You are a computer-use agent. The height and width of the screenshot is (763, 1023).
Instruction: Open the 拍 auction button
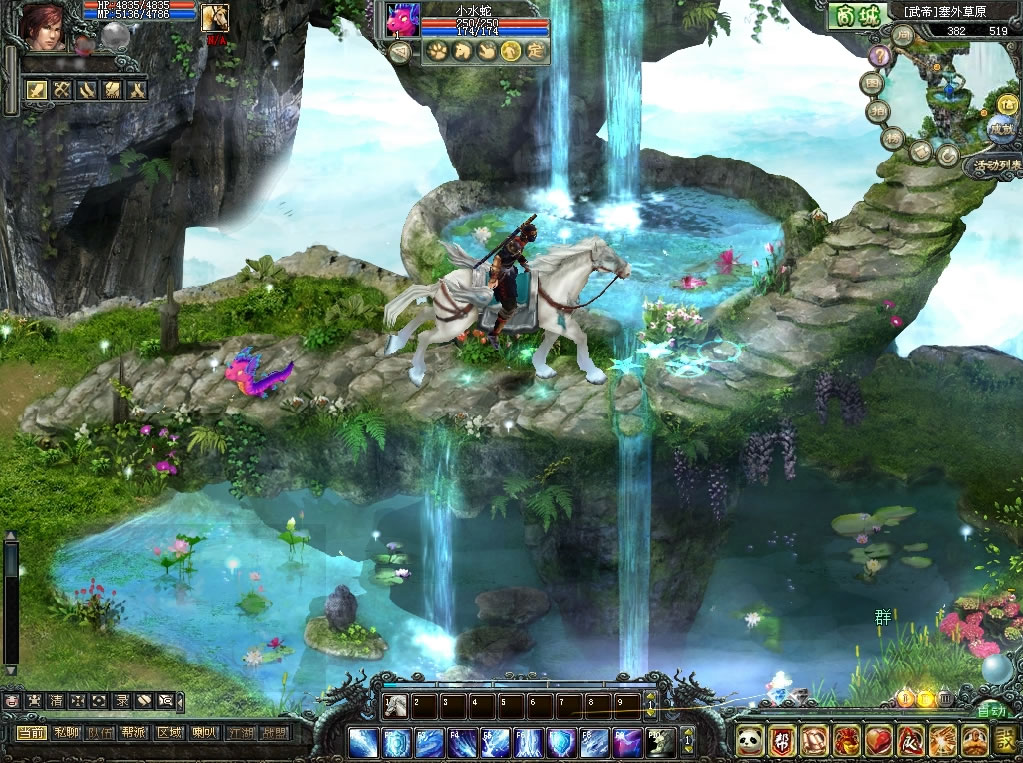coord(879,110)
